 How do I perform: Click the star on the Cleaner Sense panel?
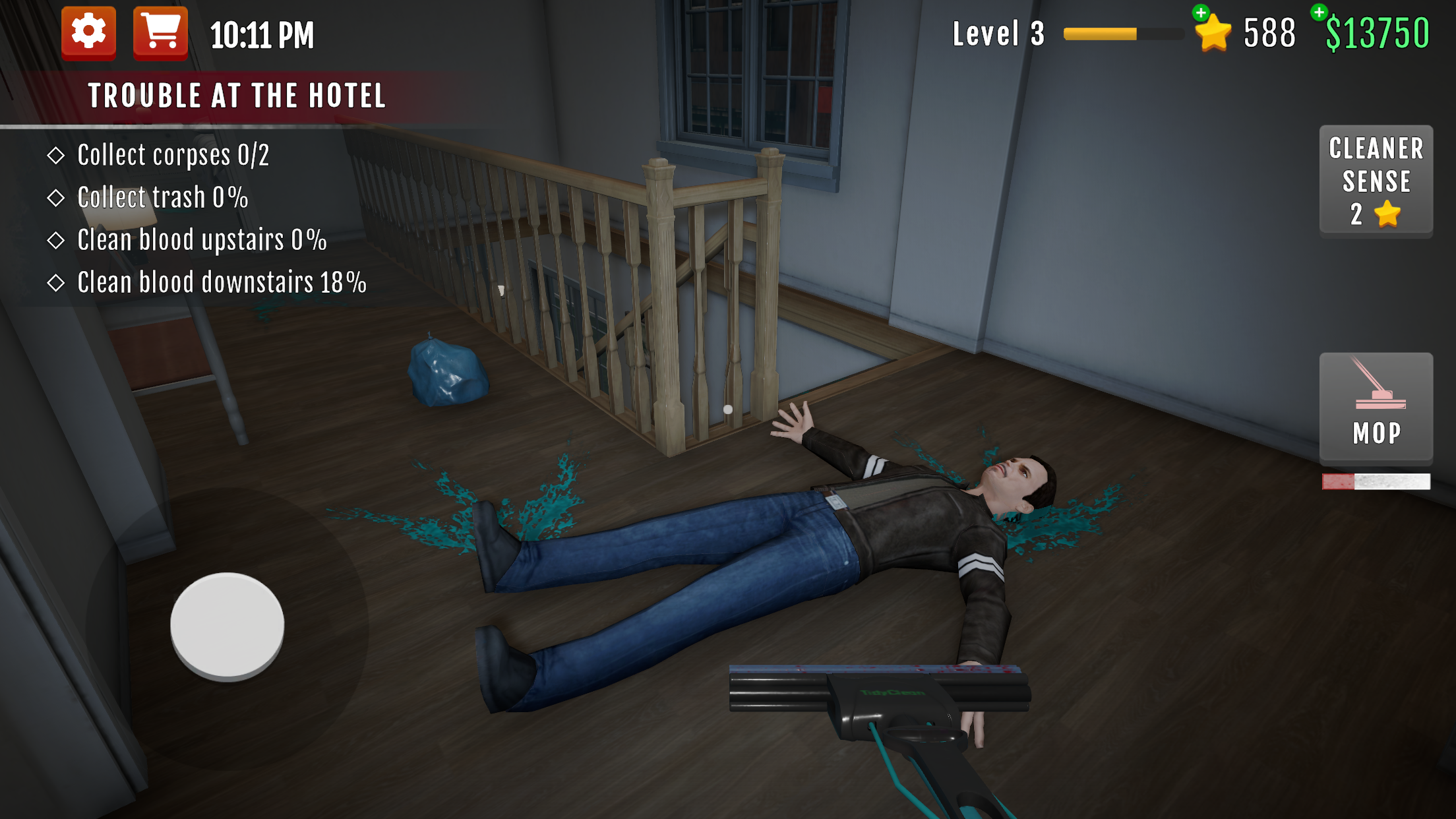pos(1388,213)
